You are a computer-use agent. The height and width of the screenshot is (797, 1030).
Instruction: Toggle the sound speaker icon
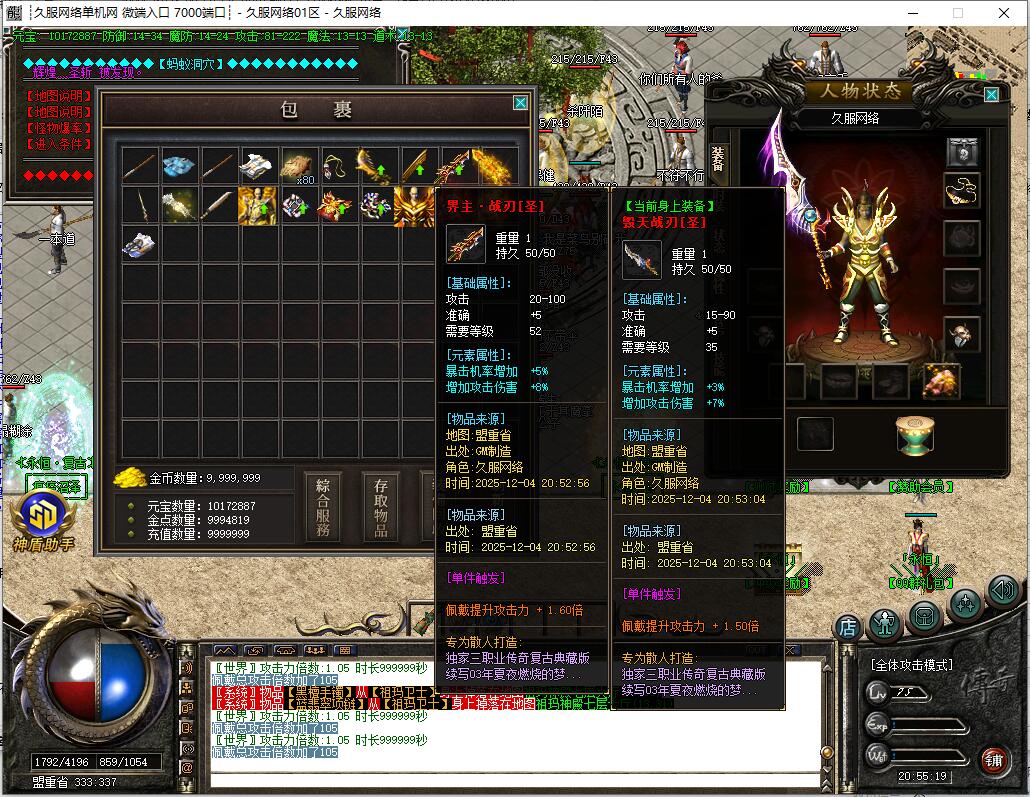pos(1003,590)
